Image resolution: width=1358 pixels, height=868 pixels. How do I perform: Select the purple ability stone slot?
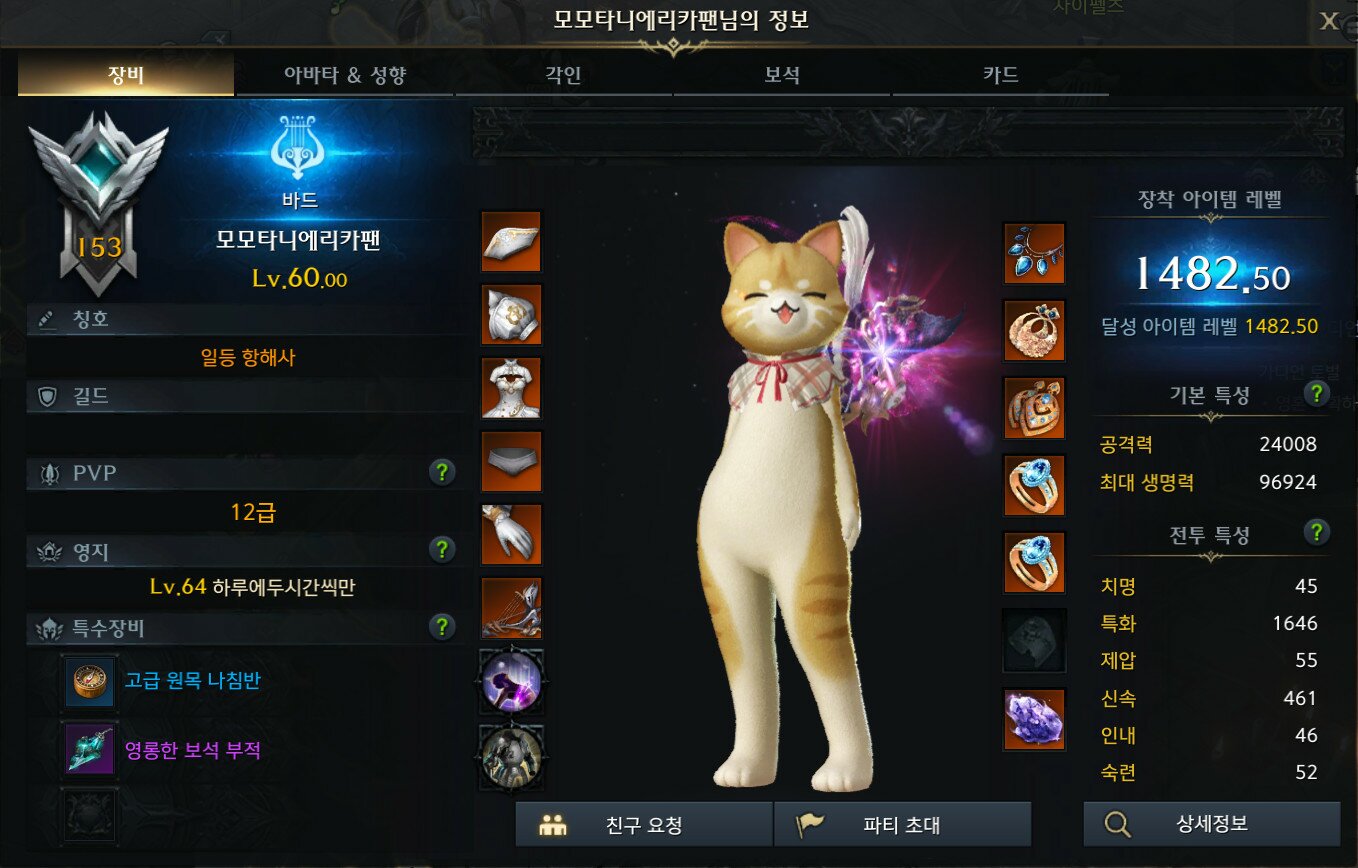[x=1035, y=717]
